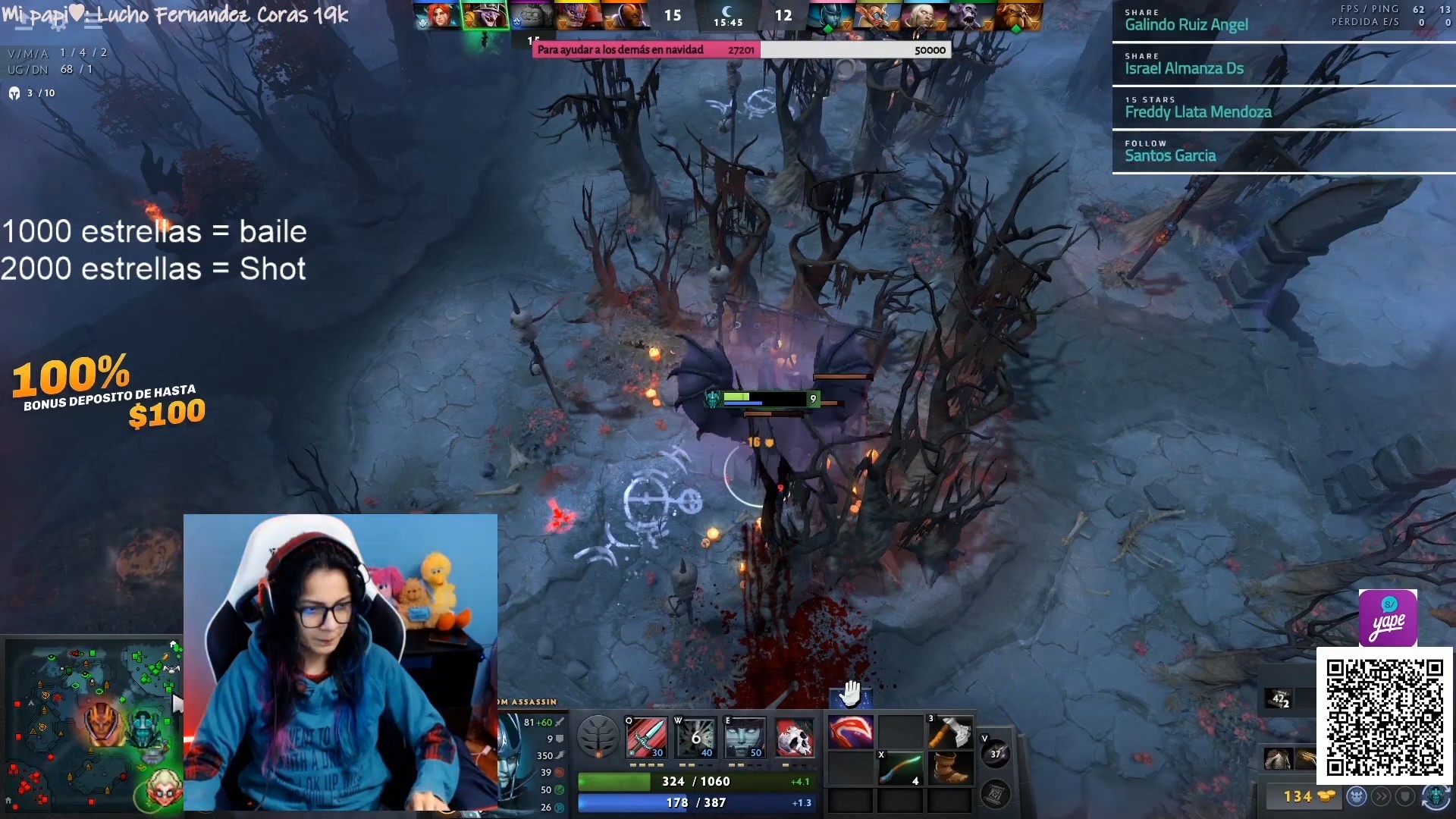Select the red curved blade item slot
The width and height of the screenshot is (1456, 819).
click(x=850, y=733)
